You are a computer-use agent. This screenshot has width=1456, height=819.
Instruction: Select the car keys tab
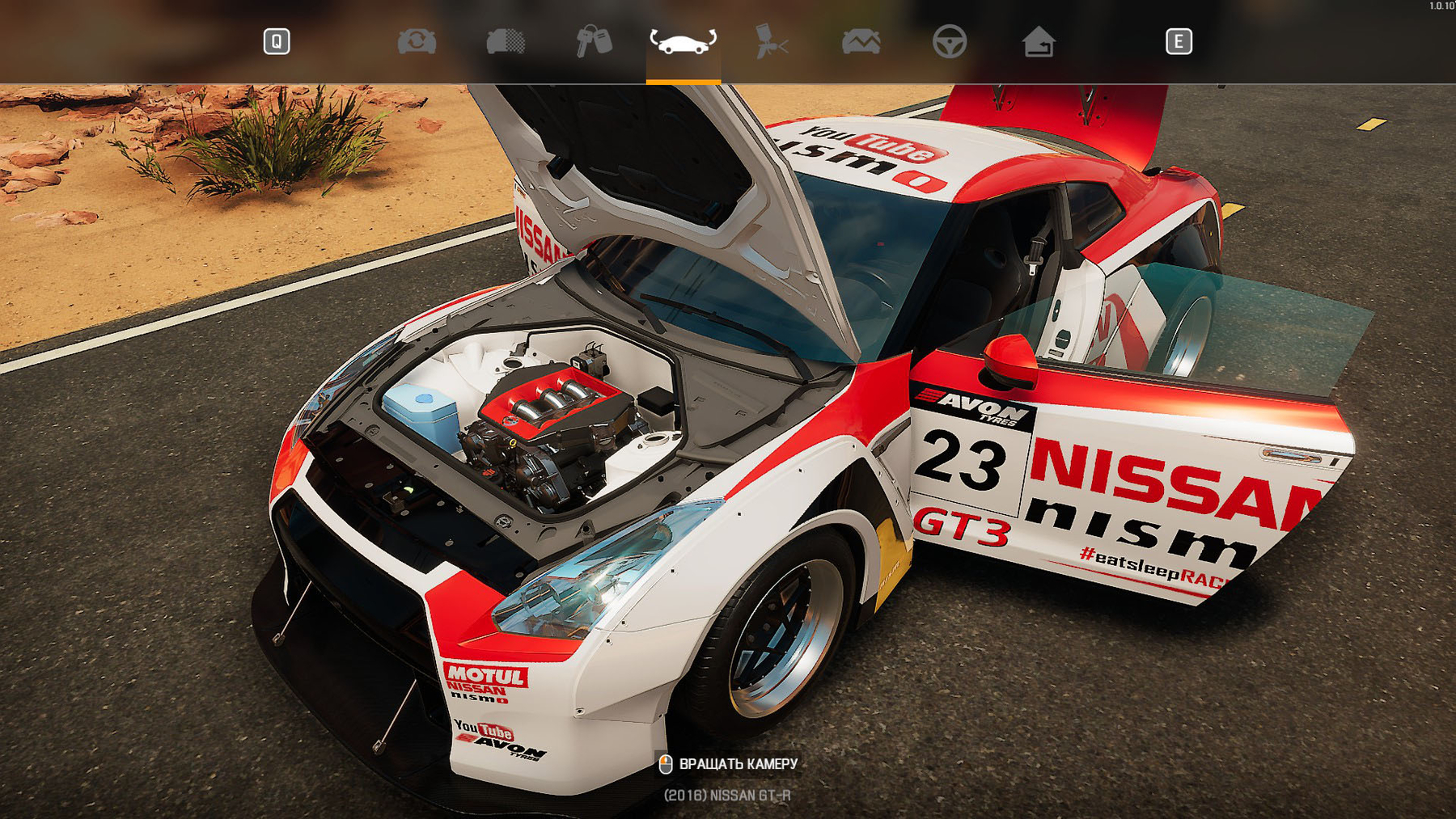pos(594,41)
